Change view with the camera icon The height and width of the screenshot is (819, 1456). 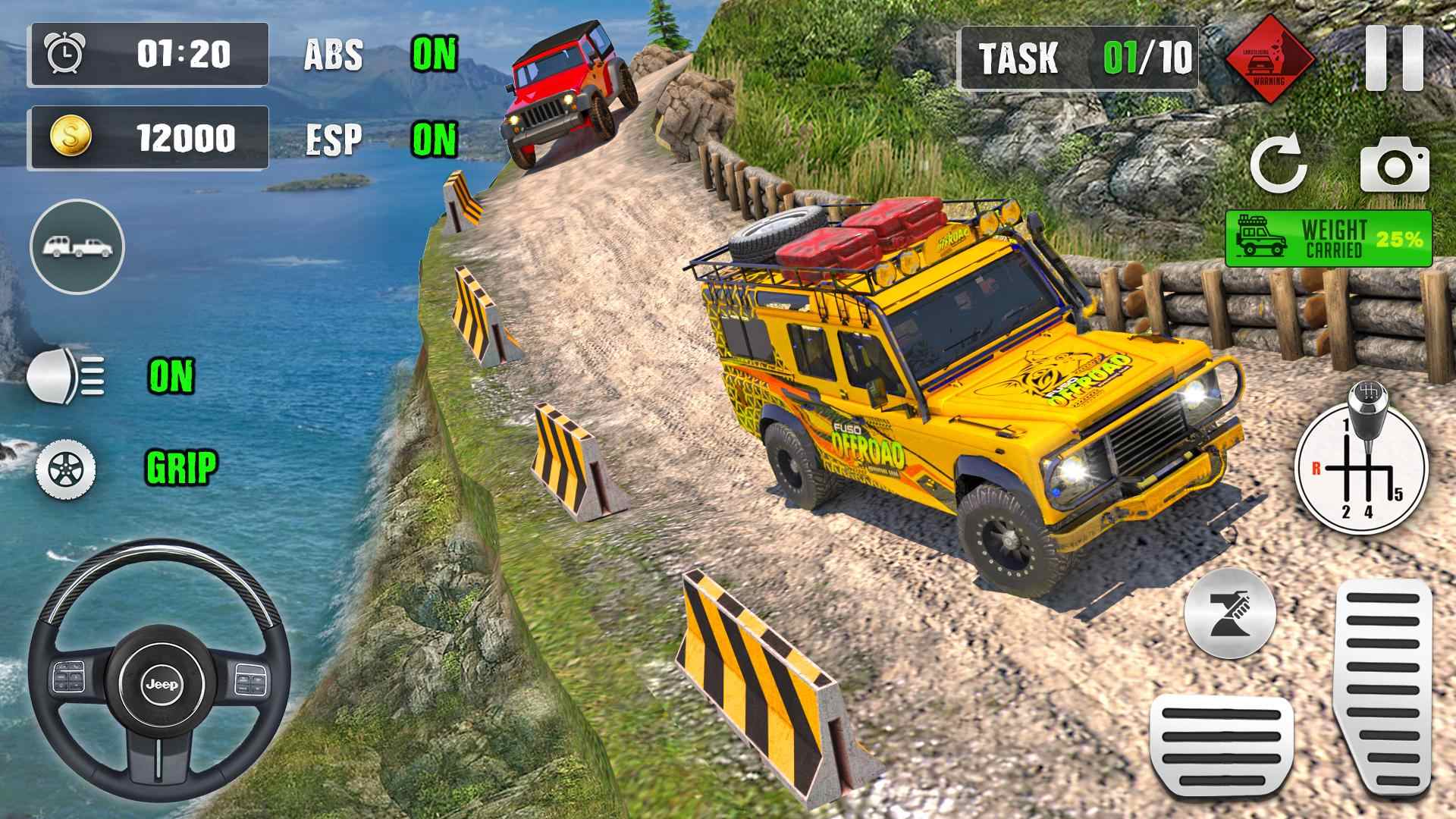(1394, 165)
